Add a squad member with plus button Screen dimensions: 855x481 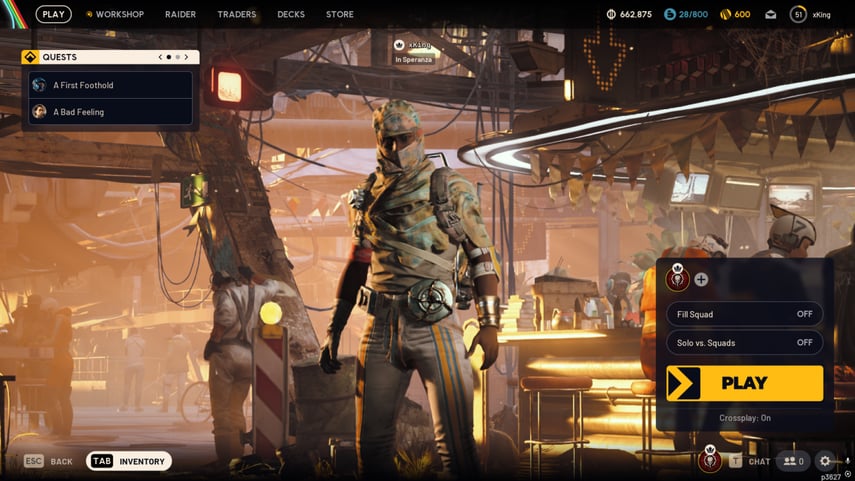pyautogui.click(x=701, y=280)
